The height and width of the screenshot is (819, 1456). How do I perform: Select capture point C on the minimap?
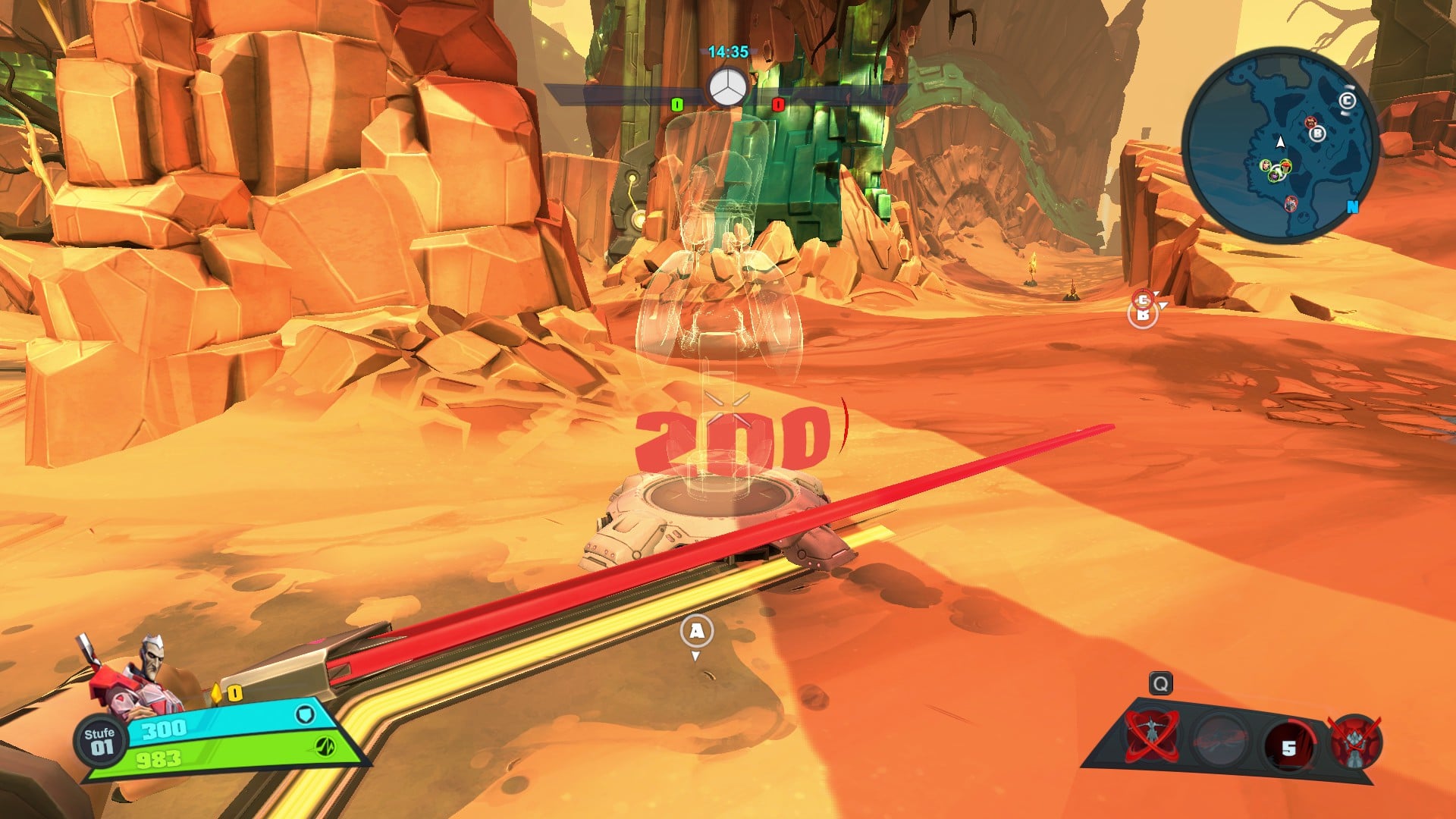click(1347, 102)
